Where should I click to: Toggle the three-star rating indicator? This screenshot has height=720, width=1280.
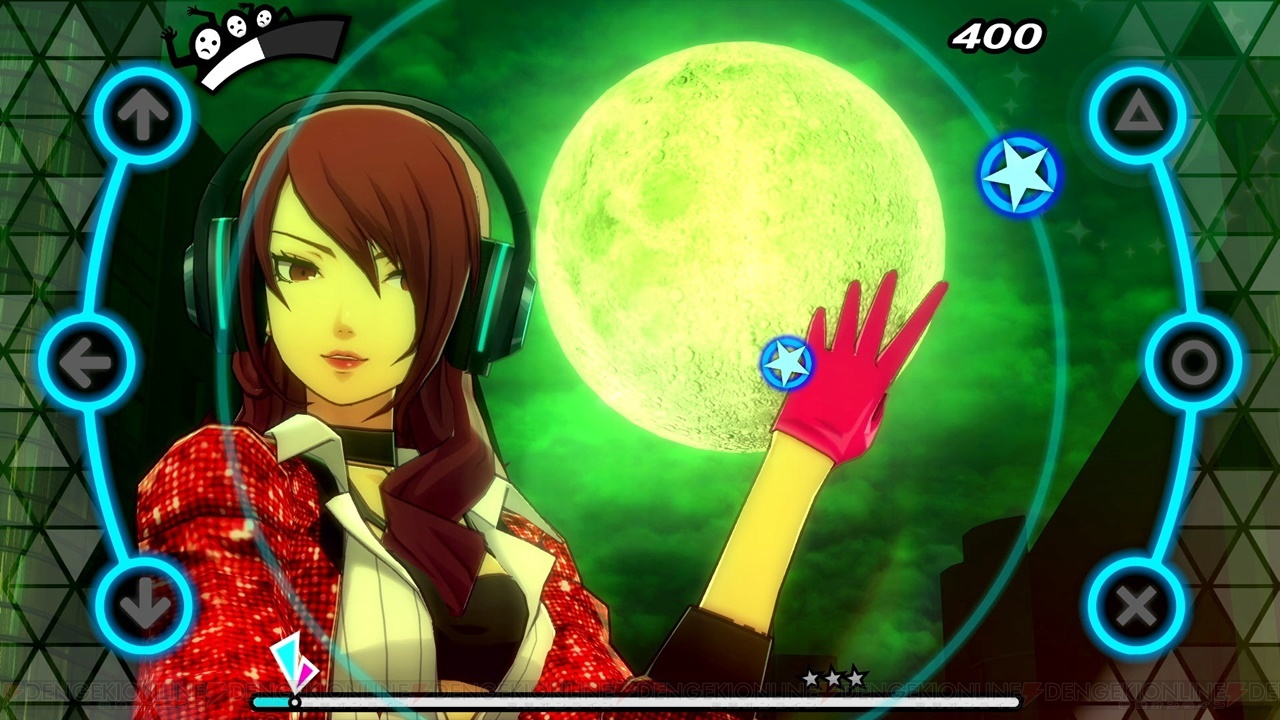pyautogui.click(x=833, y=678)
